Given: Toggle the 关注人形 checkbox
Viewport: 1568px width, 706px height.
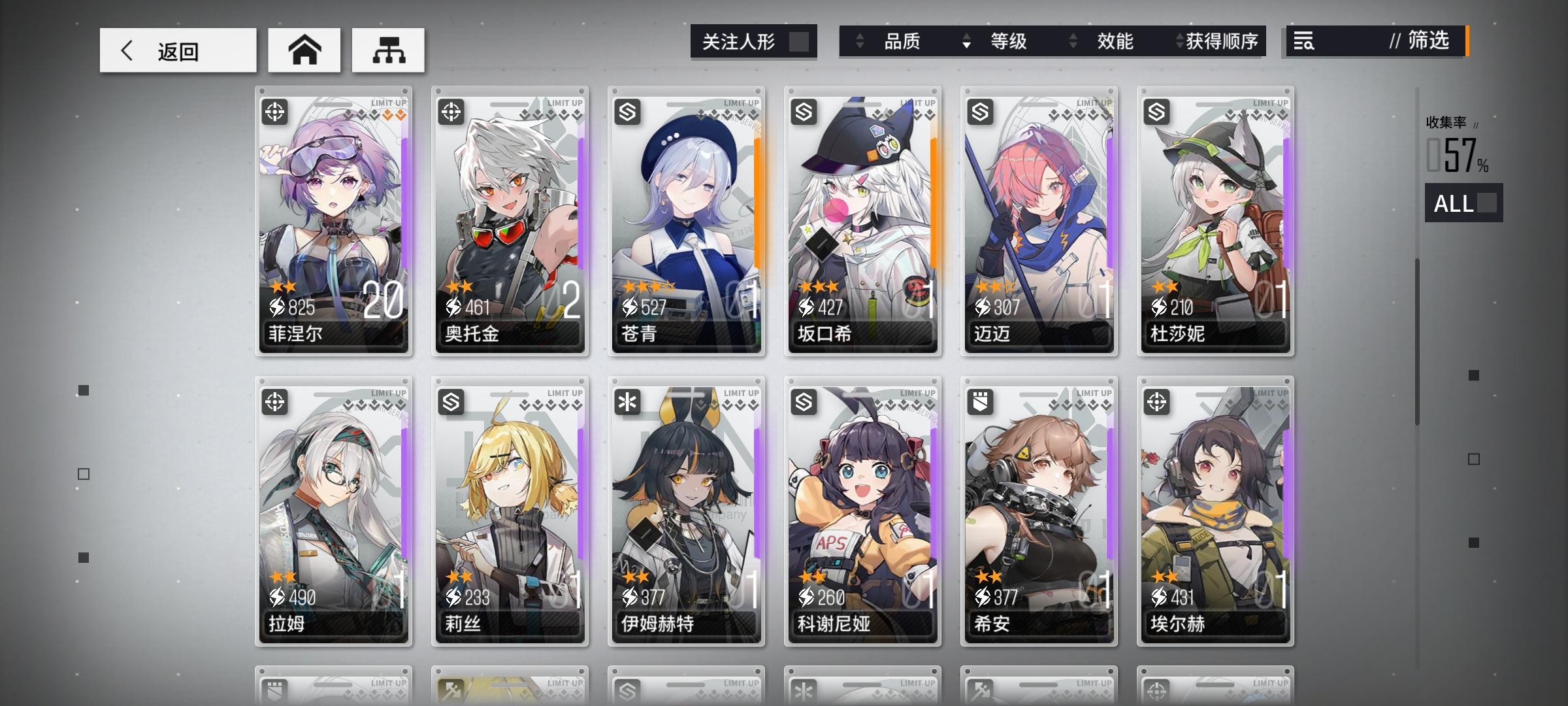Looking at the screenshot, I should pyautogui.click(x=800, y=41).
